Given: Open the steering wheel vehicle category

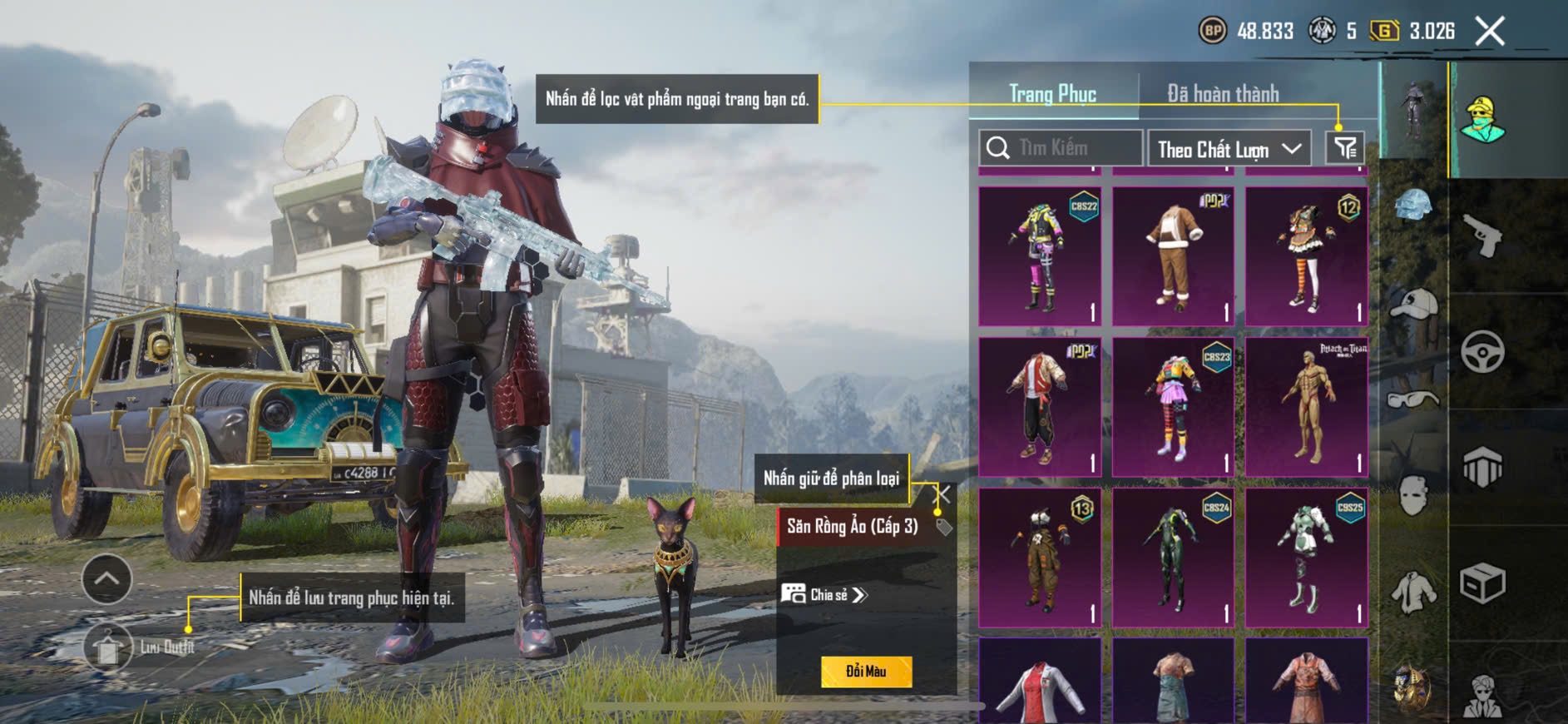Looking at the screenshot, I should coord(1482,351).
